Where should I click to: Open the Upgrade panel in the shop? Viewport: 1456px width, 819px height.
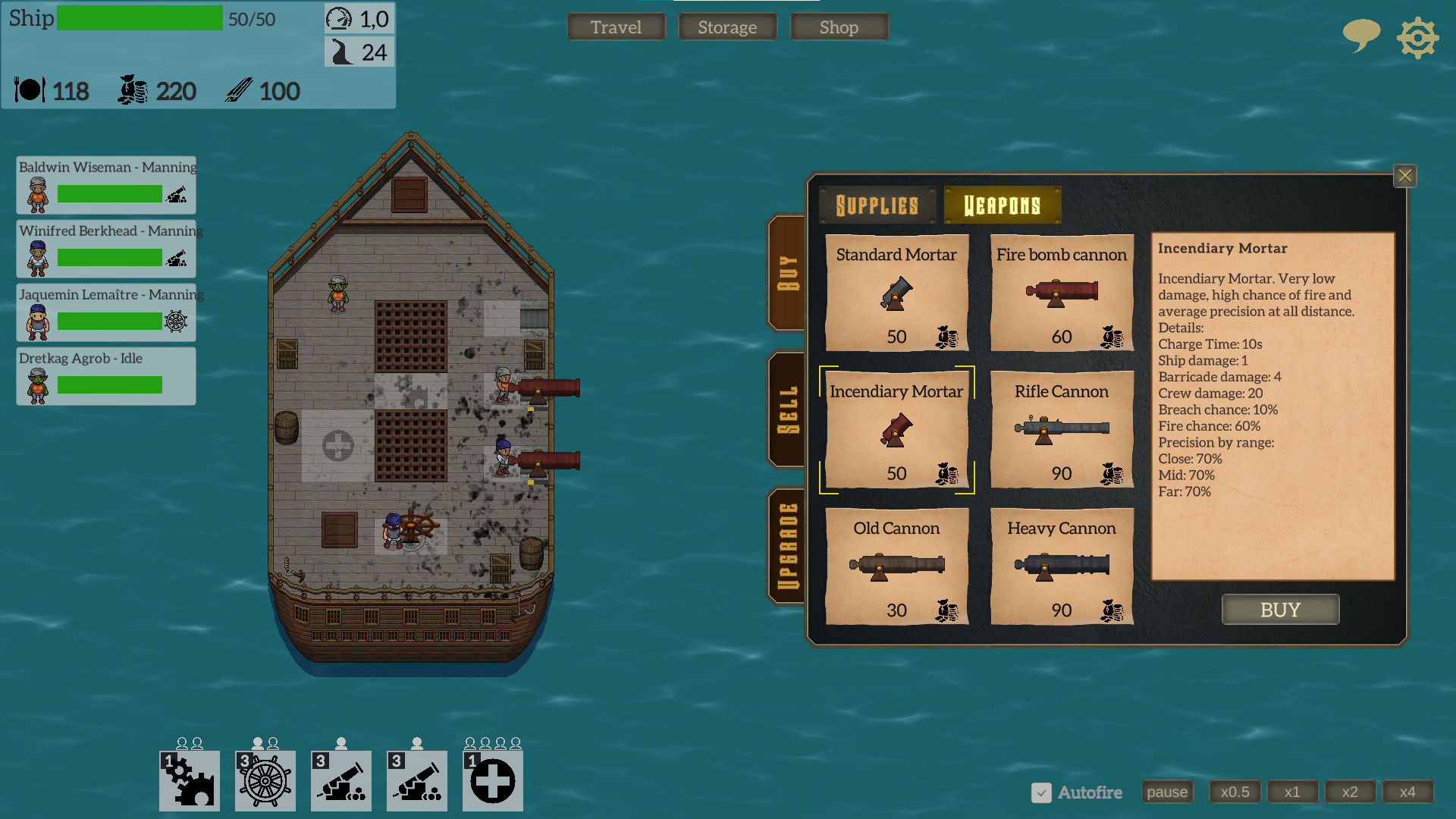(x=786, y=540)
